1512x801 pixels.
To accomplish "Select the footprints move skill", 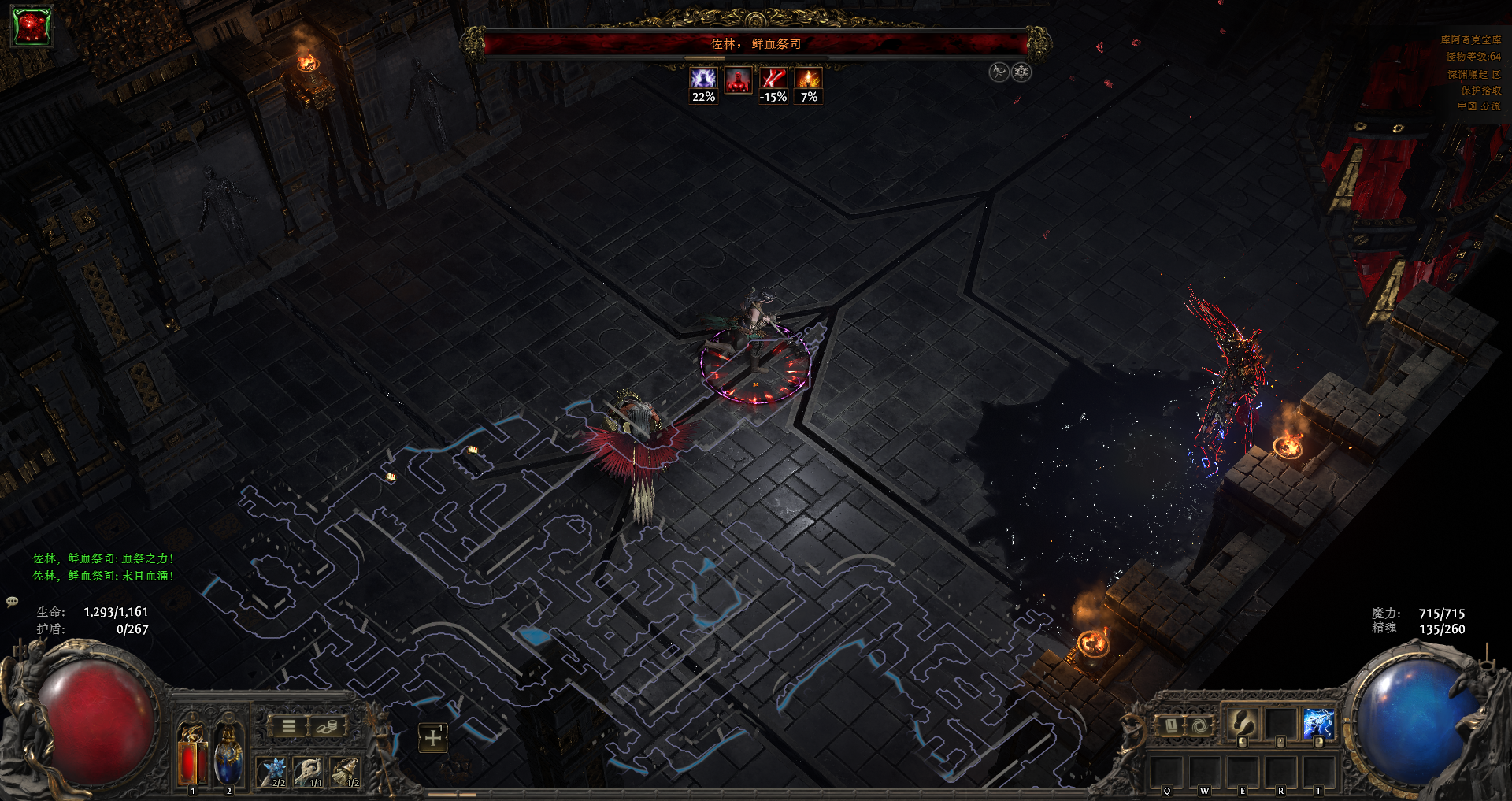I will click(x=1243, y=723).
